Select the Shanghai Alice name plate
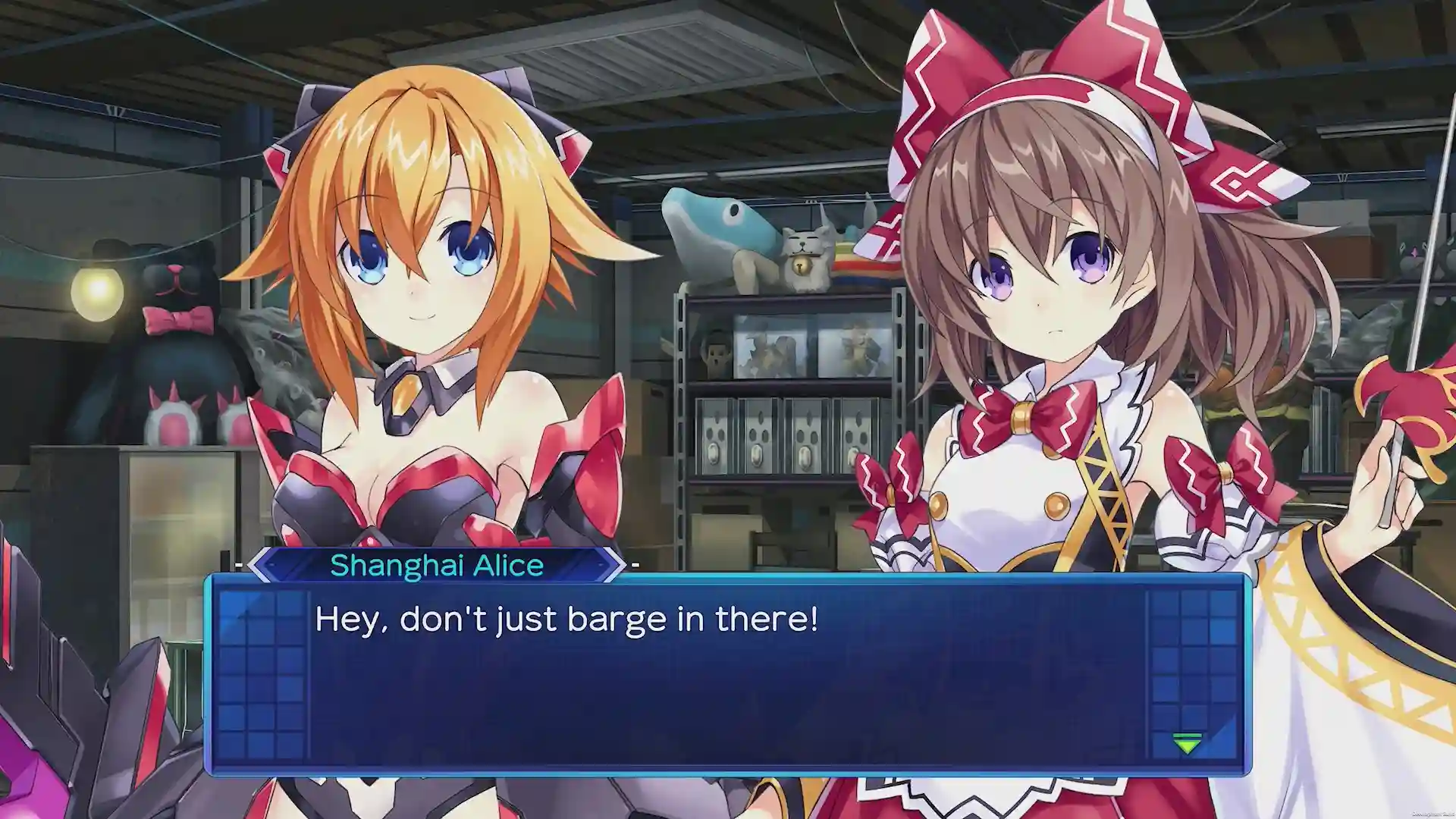The height and width of the screenshot is (819, 1456). click(x=436, y=565)
